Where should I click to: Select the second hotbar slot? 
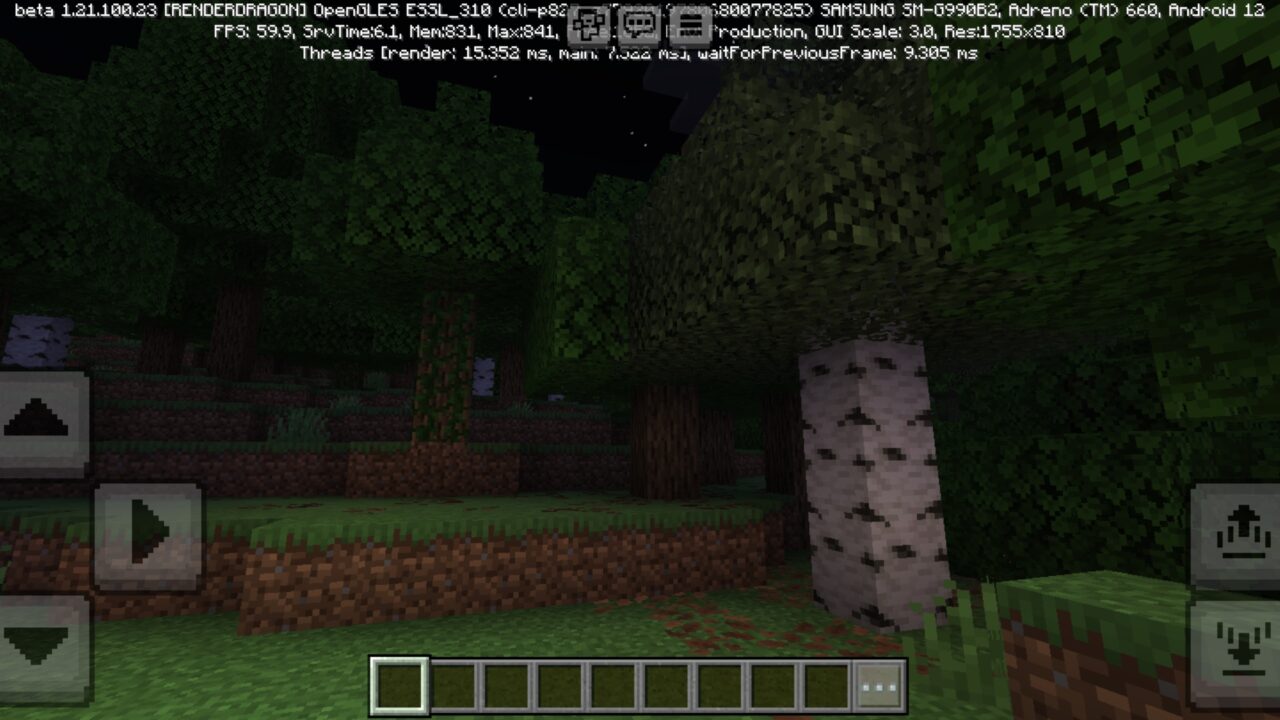click(452, 687)
